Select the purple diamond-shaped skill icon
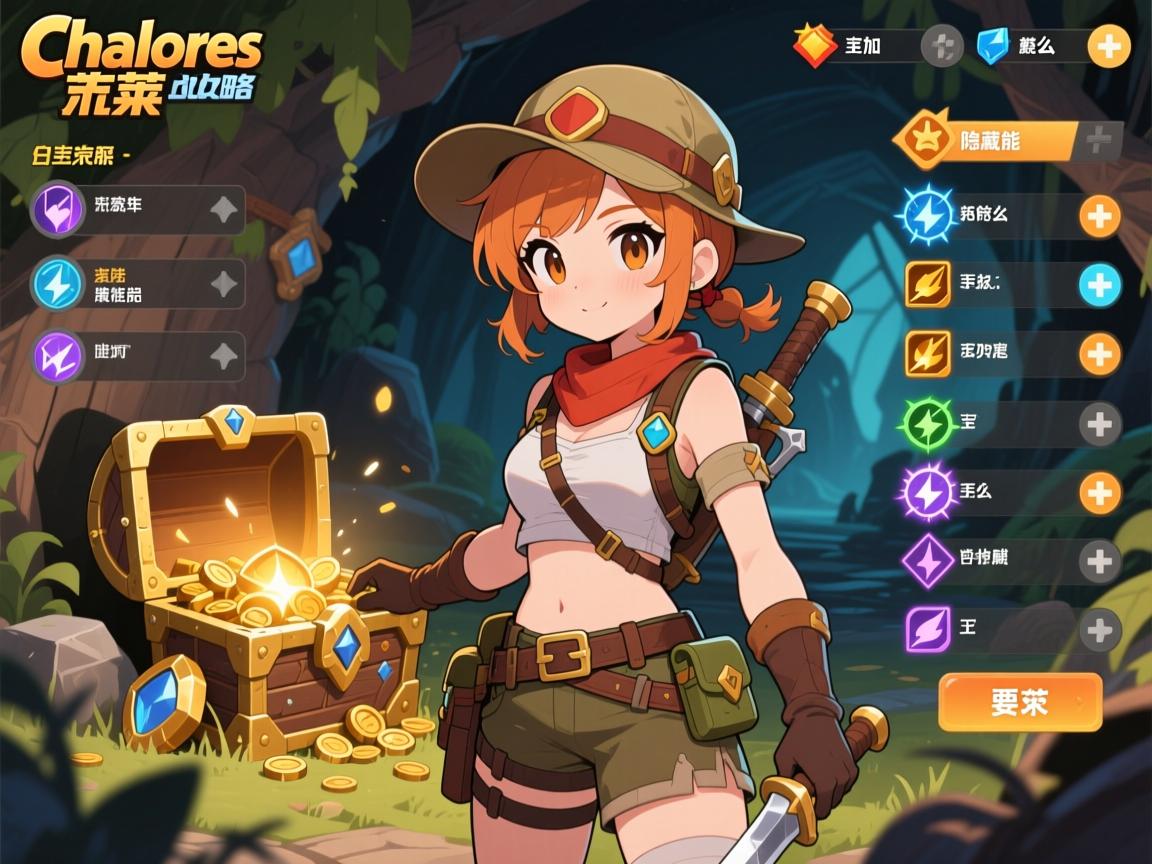The height and width of the screenshot is (864, 1152). click(926, 560)
